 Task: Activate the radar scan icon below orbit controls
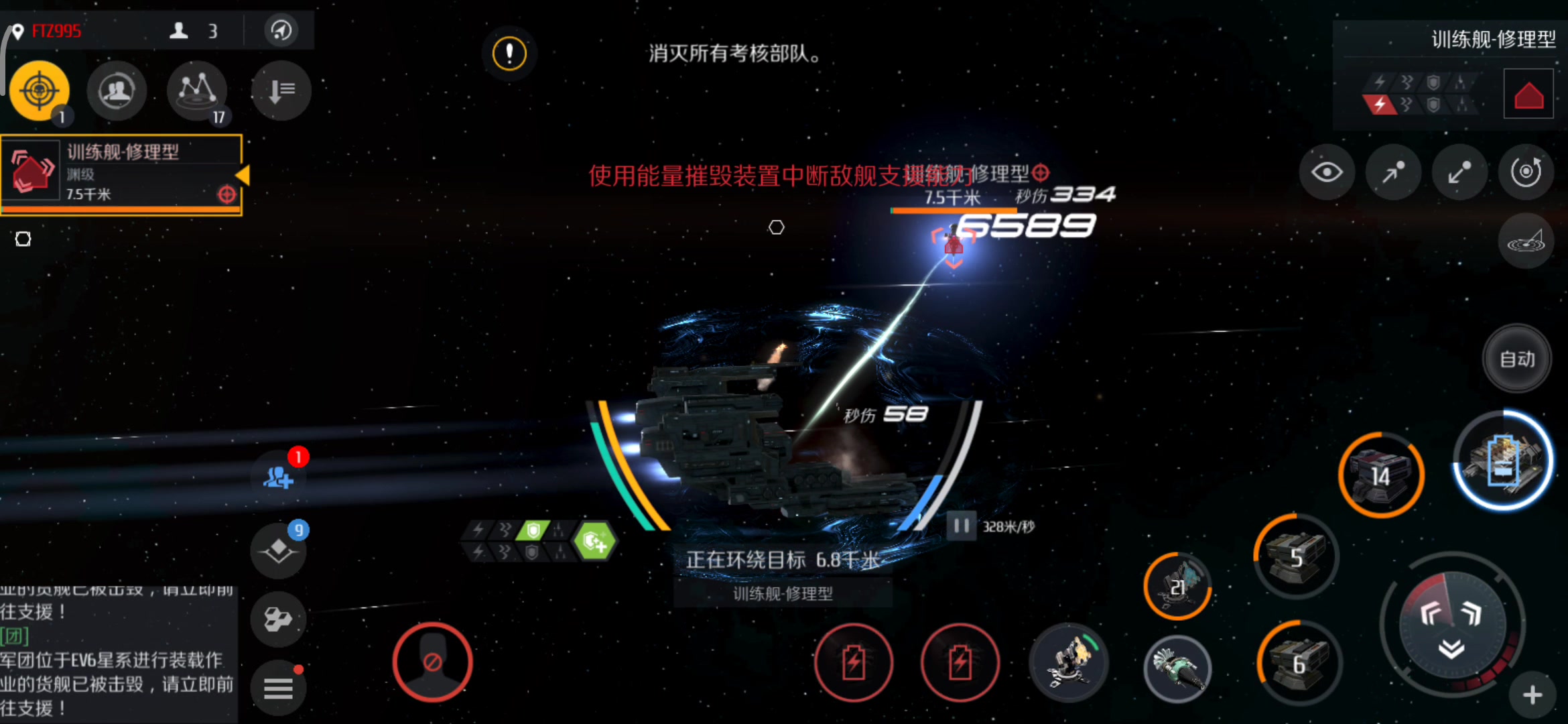[1526, 241]
